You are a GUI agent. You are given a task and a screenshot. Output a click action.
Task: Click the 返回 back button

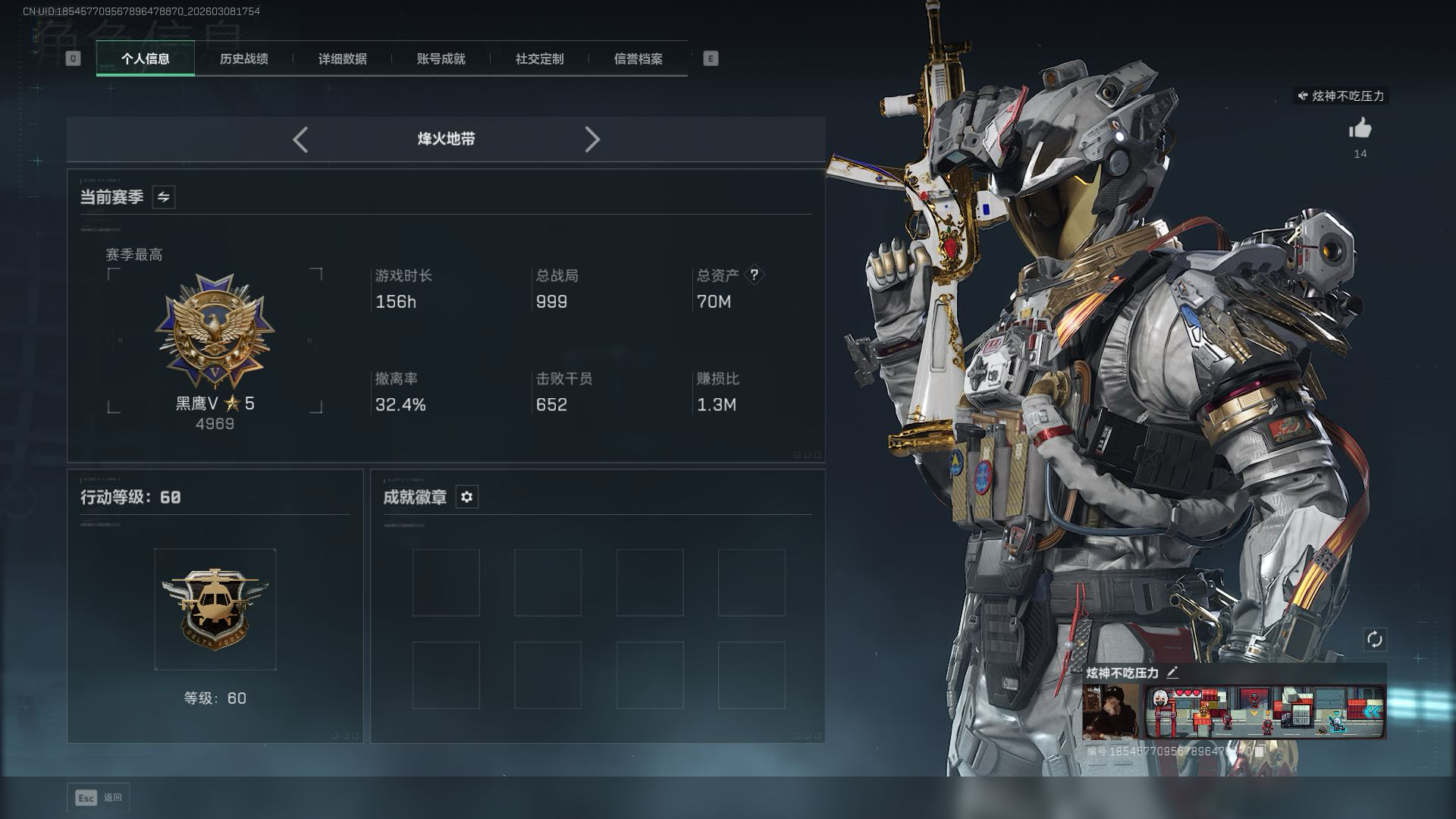click(x=99, y=797)
